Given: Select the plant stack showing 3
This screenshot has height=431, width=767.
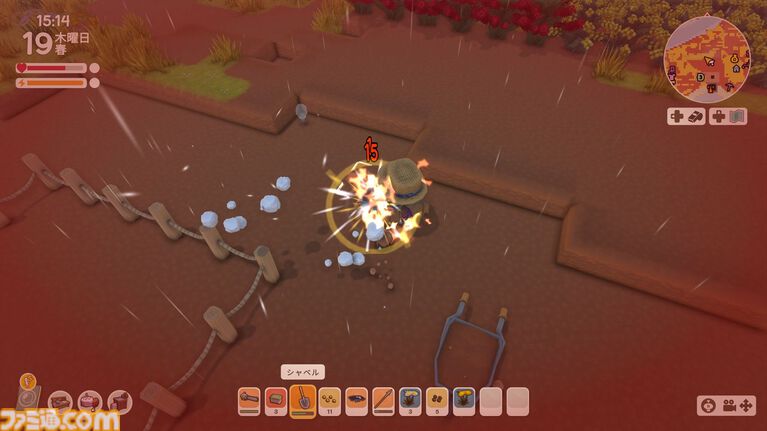Looking at the screenshot, I should tap(411, 401).
